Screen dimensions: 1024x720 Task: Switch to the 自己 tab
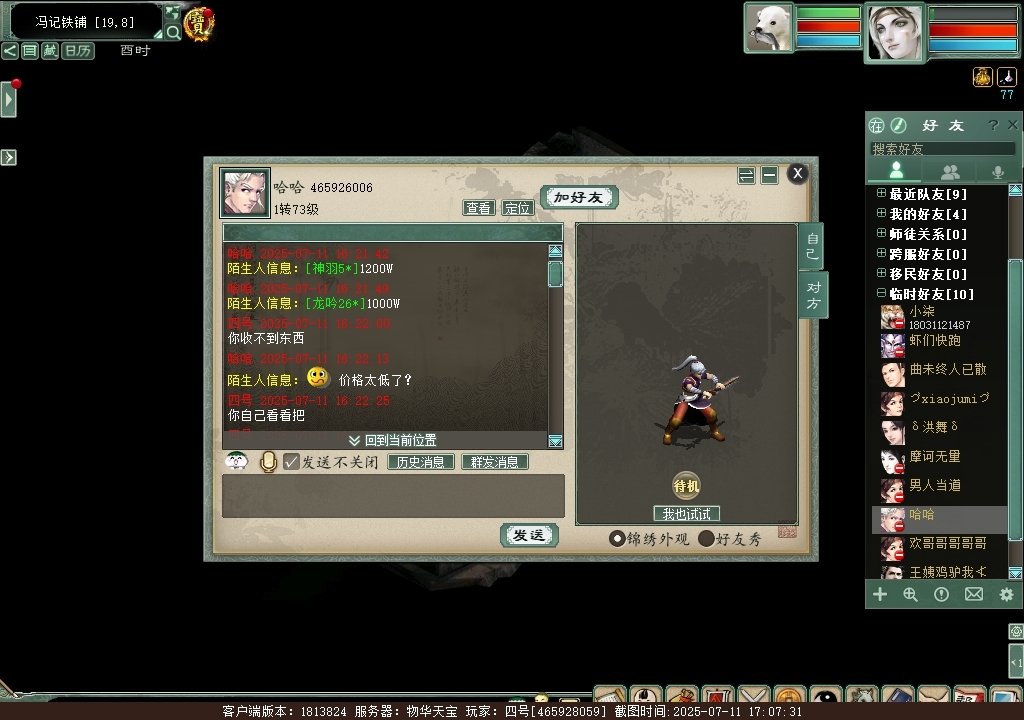tap(812, 246)
